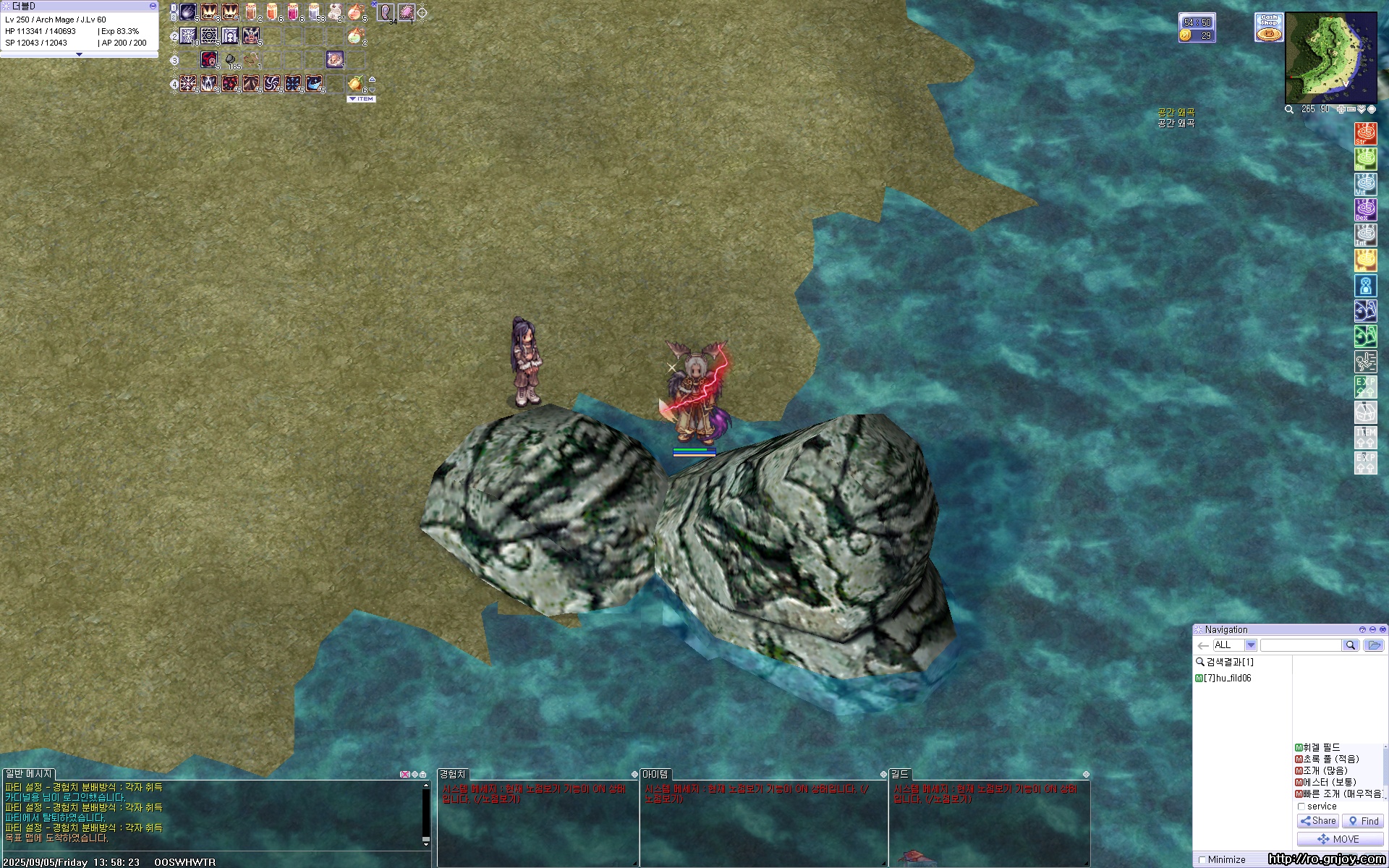This screenshot has height=868, width=1389.
Task: Switch to the 경험치 chat tab
Action: tap(453, 774)
